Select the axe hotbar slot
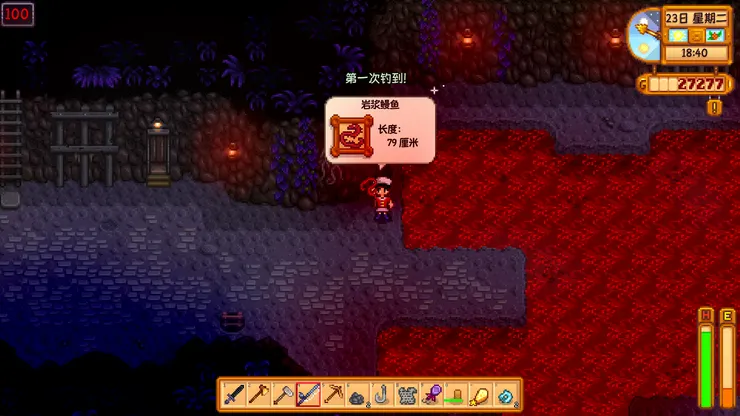Viewport: 740px width, 416px height. click(259, 394)
